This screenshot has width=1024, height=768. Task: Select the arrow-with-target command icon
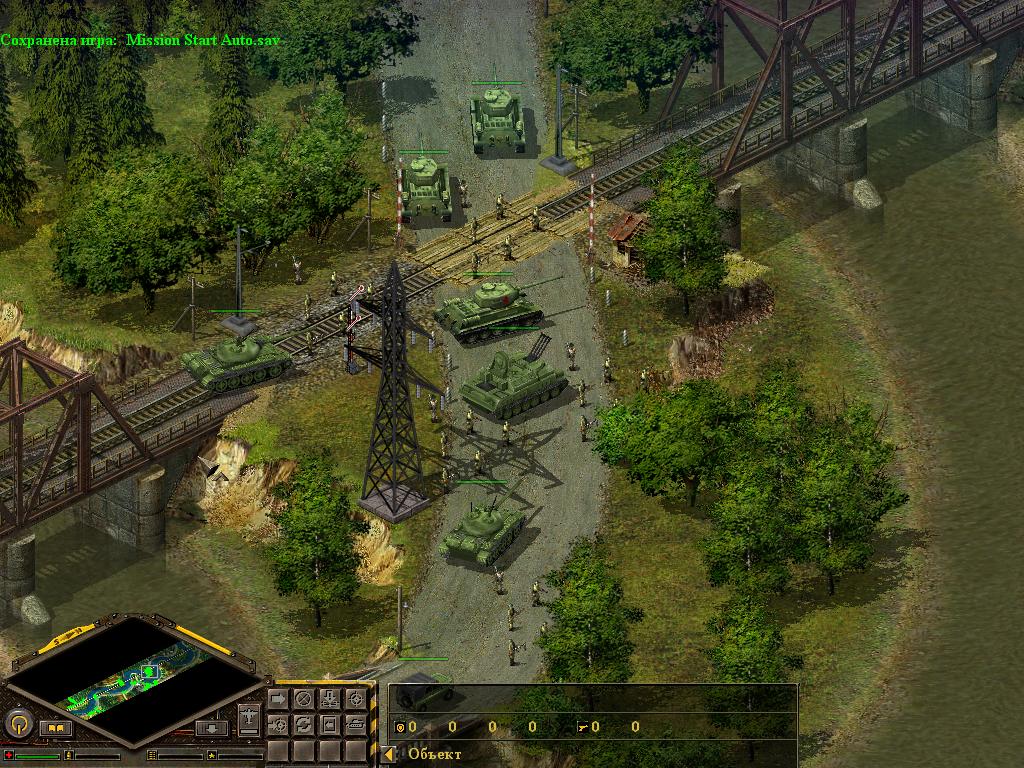tap(278, 723)
